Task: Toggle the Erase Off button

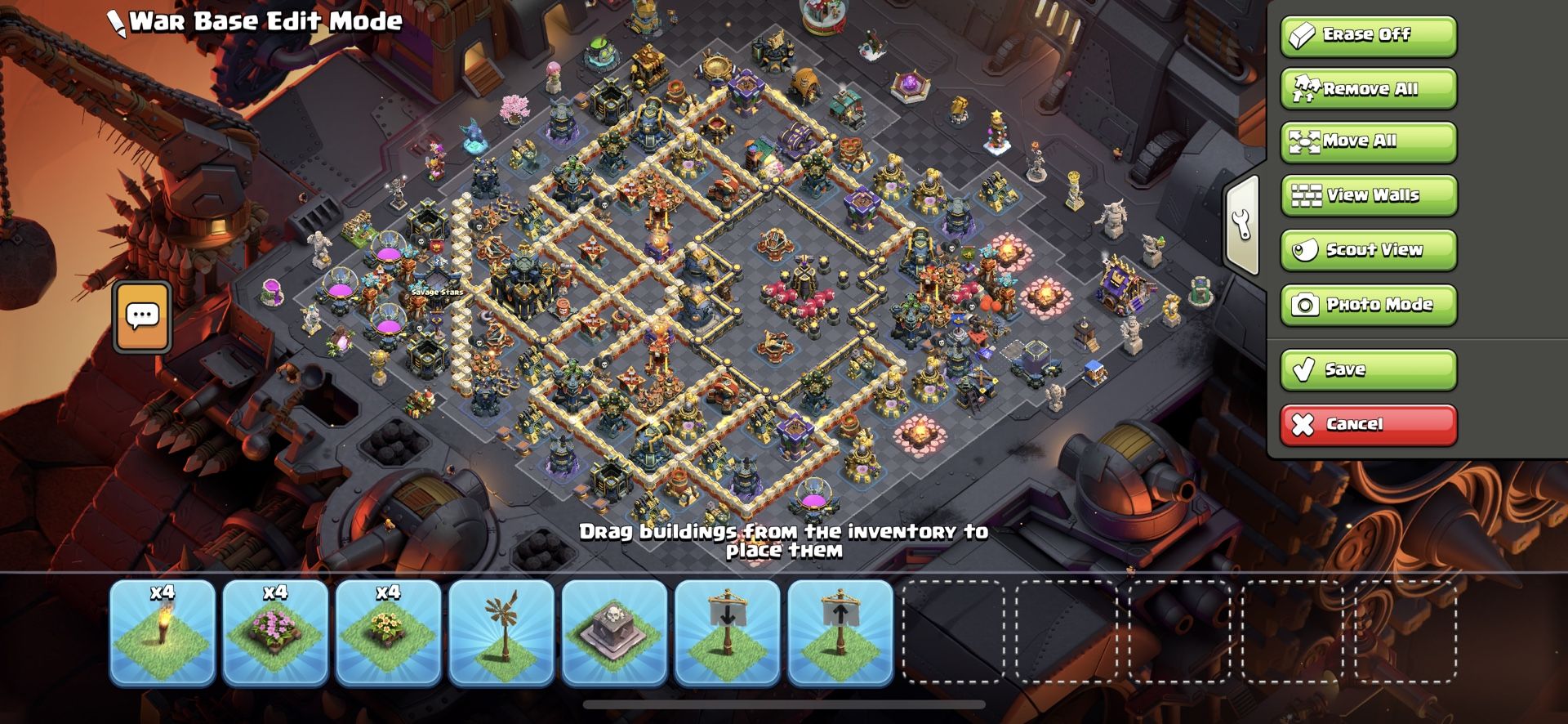Action: tap(1368, 35)
